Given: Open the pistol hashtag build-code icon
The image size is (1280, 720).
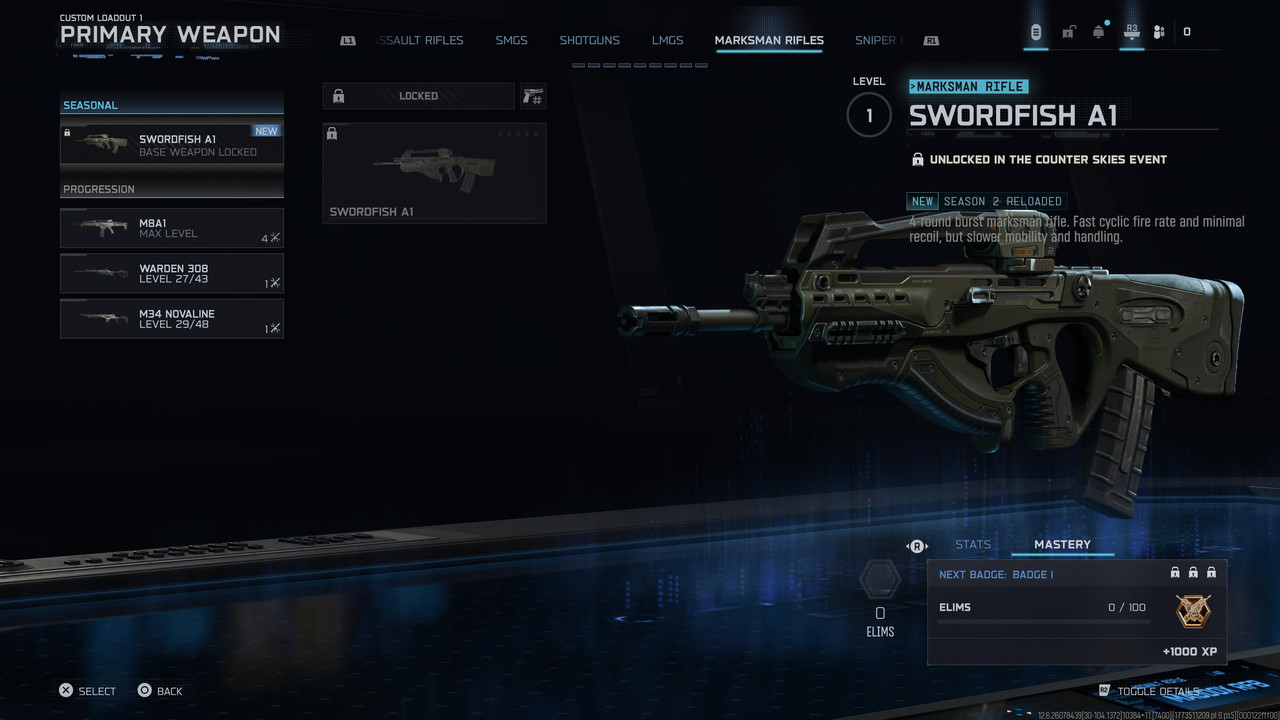Looking at the screenshot, I should (532, 96).
